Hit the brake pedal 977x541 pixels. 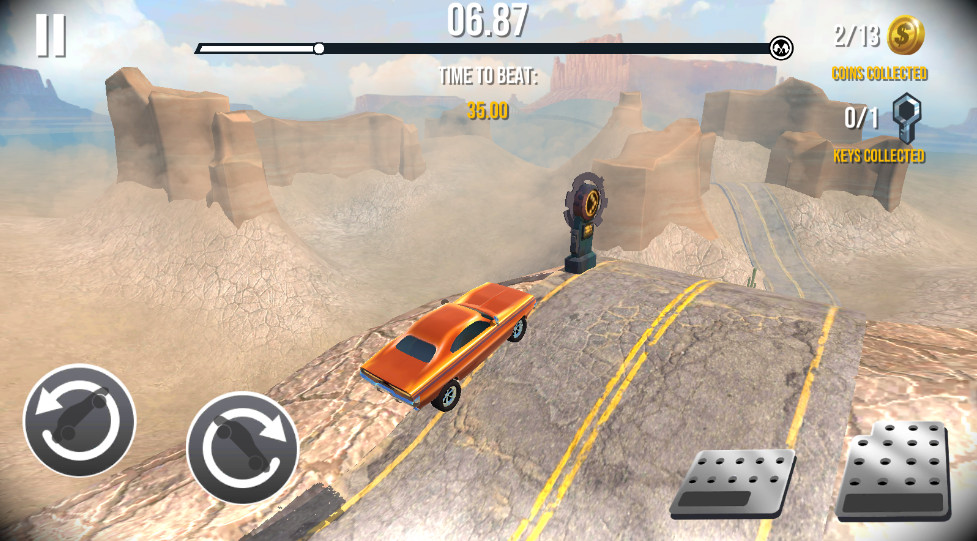point(733,483)
